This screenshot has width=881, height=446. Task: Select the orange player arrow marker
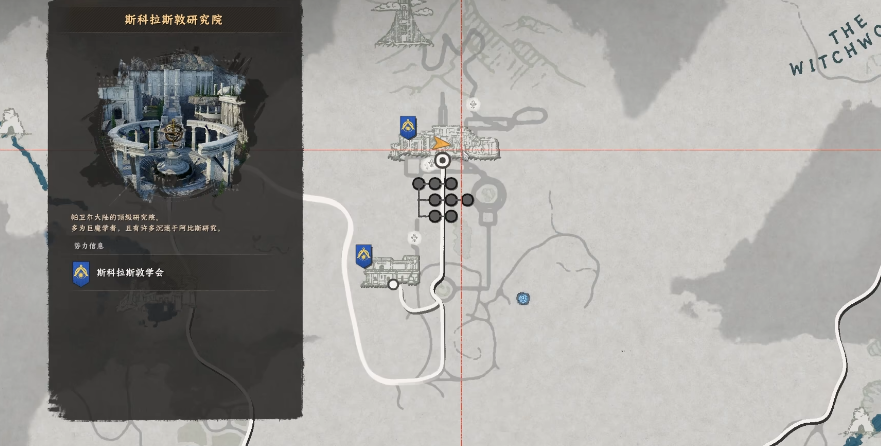[442, 144]
